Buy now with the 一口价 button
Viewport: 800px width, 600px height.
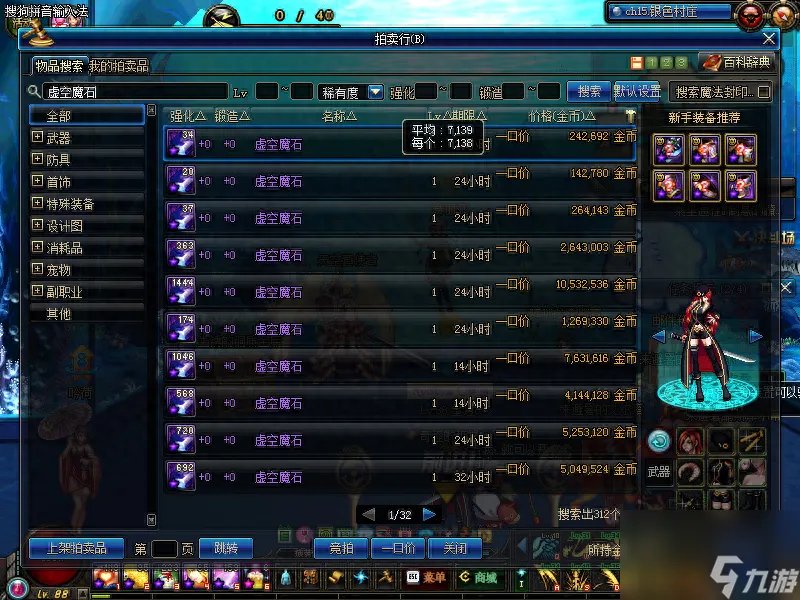tap(399, 548)
